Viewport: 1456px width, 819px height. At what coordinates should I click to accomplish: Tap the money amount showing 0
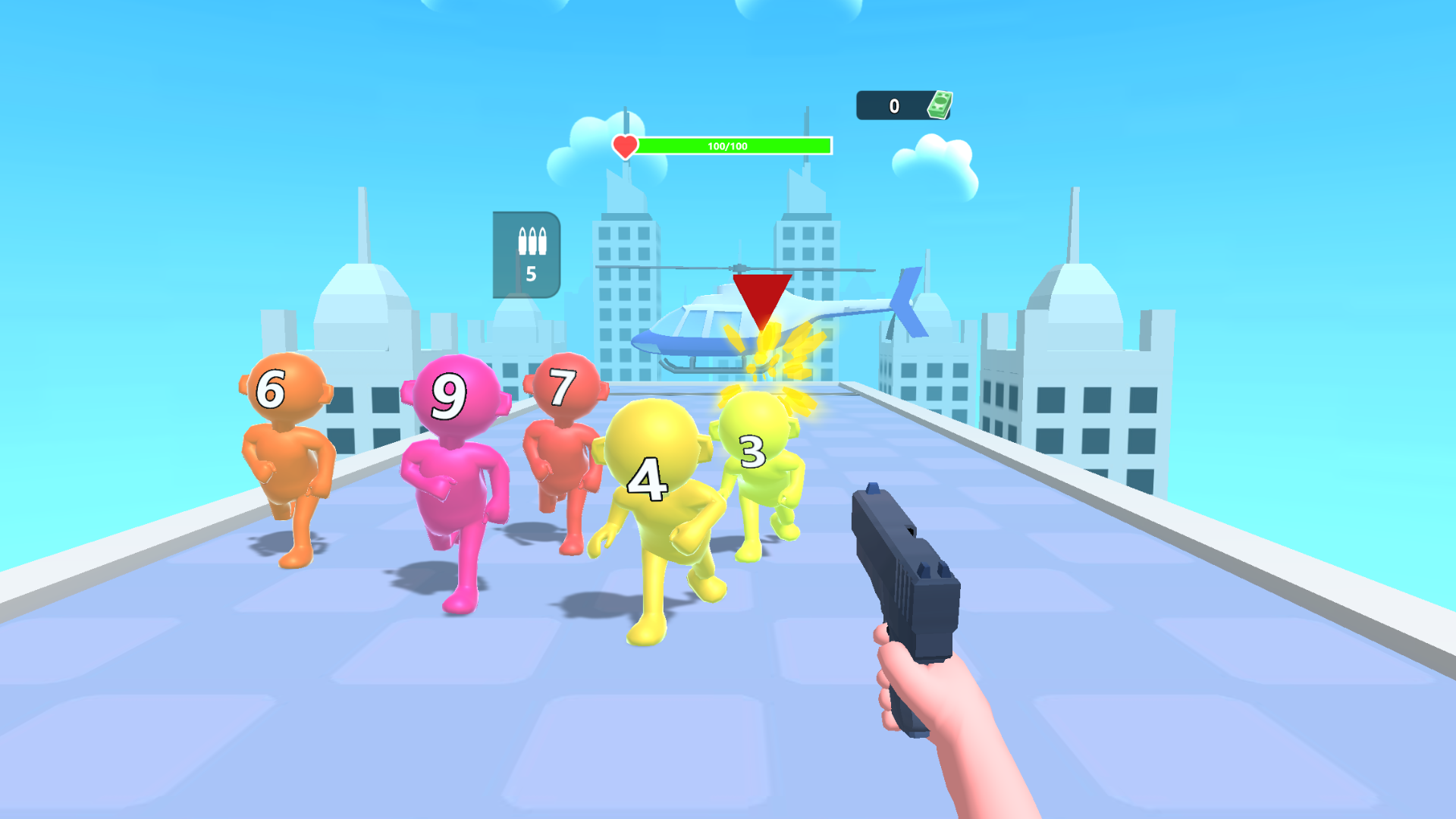coord(893,105)
